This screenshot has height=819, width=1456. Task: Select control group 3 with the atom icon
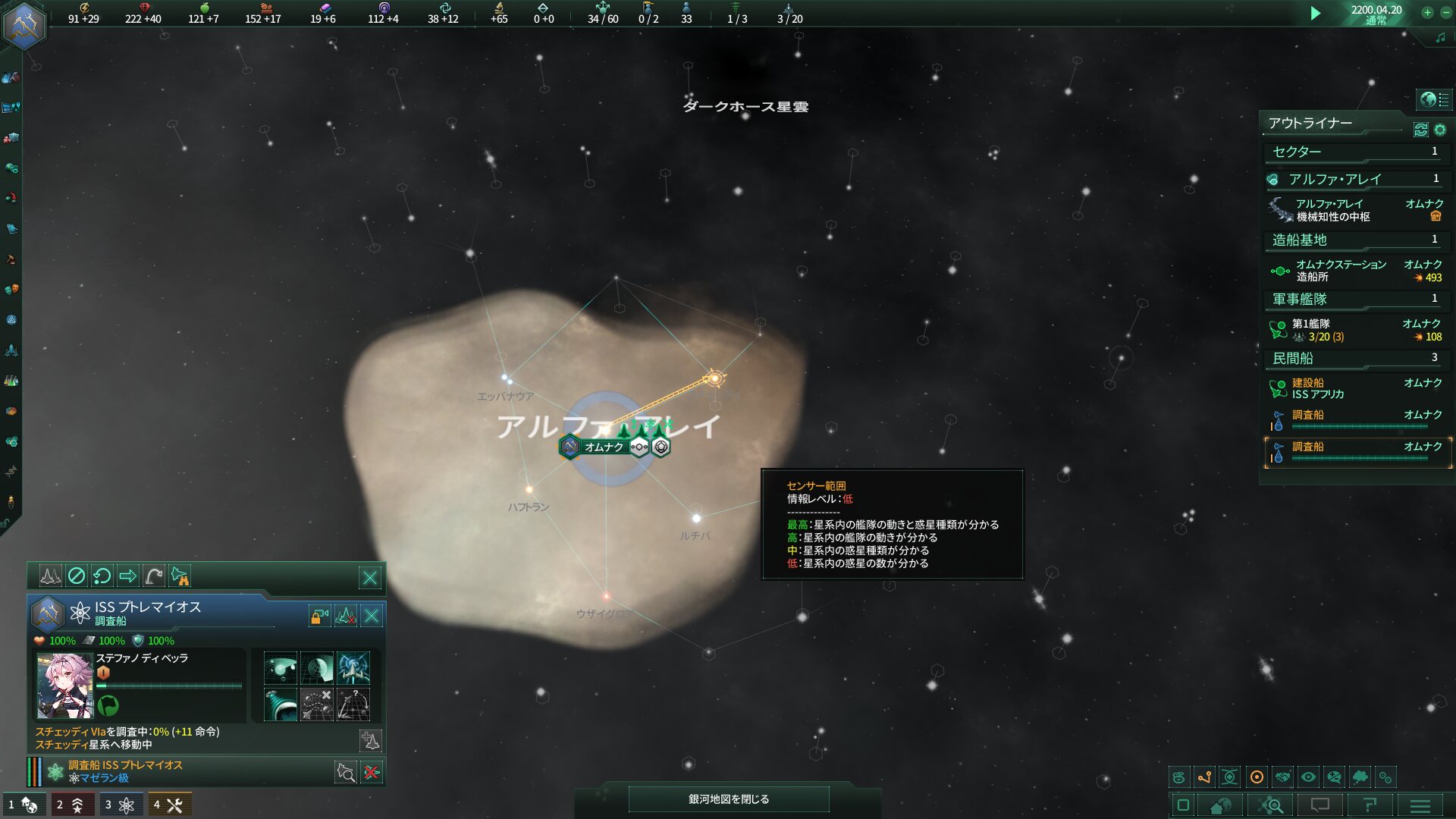point(119,805)
